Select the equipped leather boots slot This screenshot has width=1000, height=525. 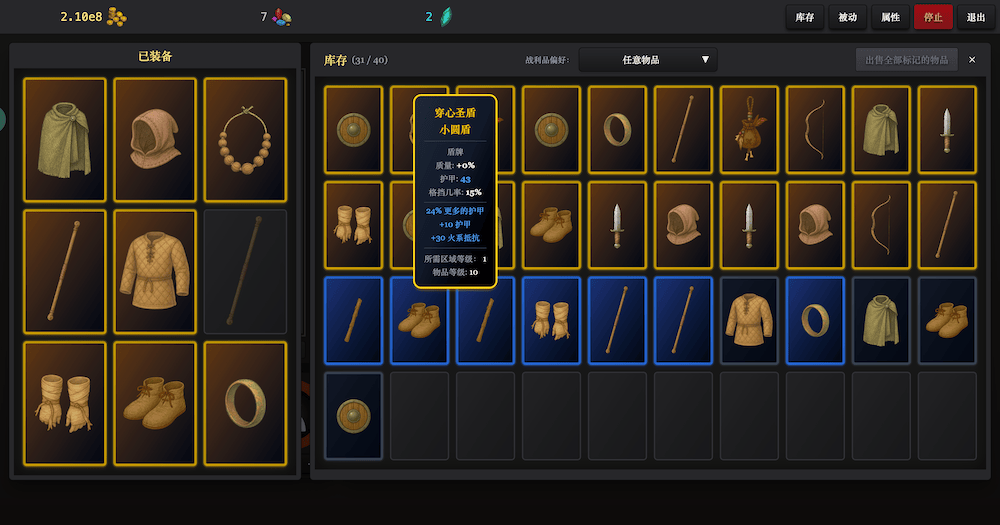tap(155, 403)
